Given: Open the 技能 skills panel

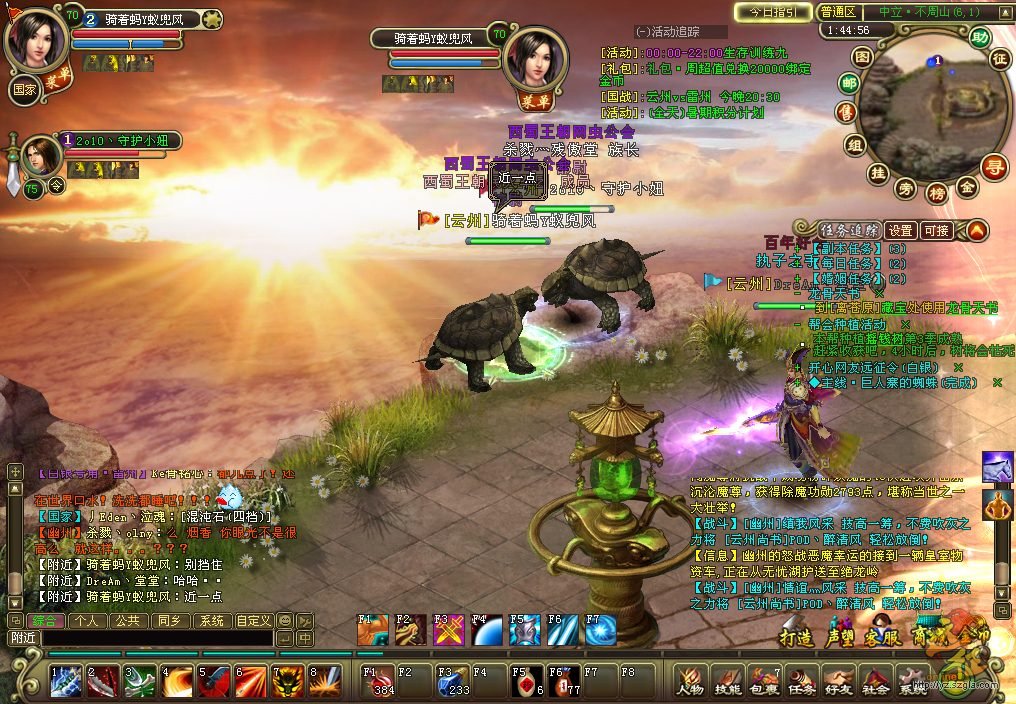Looking at the screenshot, I should coord(727,679).
